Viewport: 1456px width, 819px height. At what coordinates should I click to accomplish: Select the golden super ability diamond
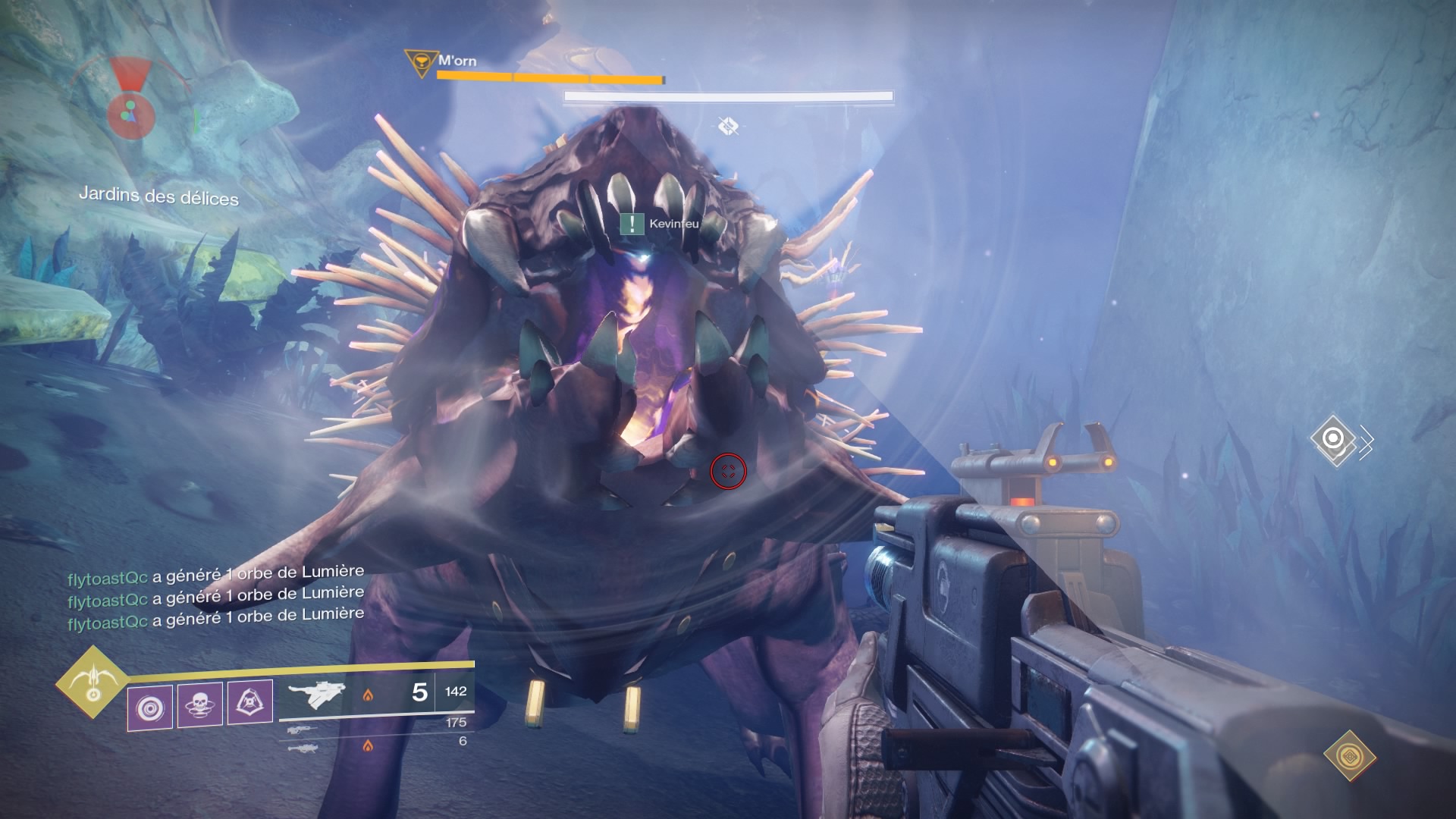93,682
